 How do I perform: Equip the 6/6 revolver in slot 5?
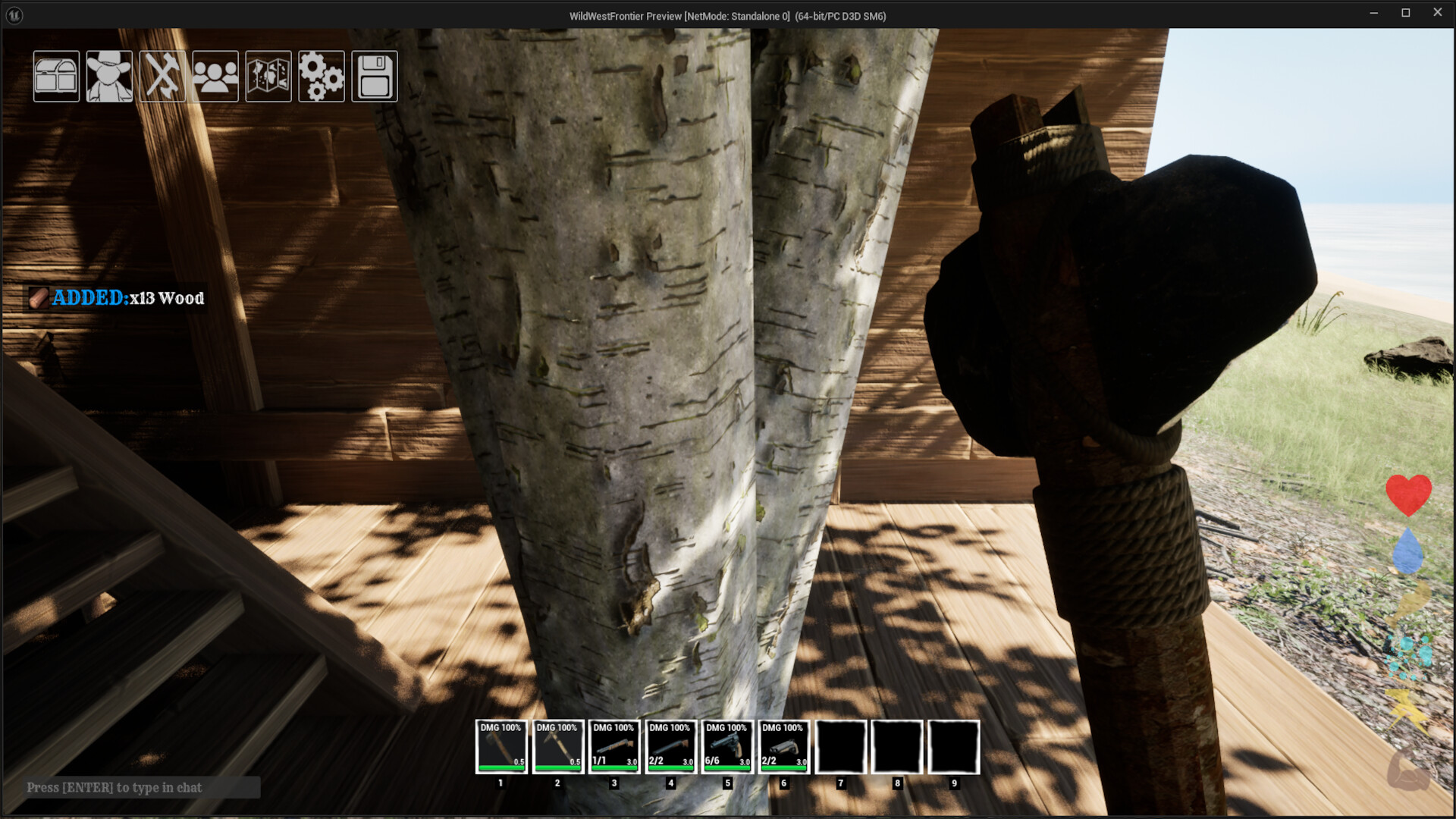727,747
